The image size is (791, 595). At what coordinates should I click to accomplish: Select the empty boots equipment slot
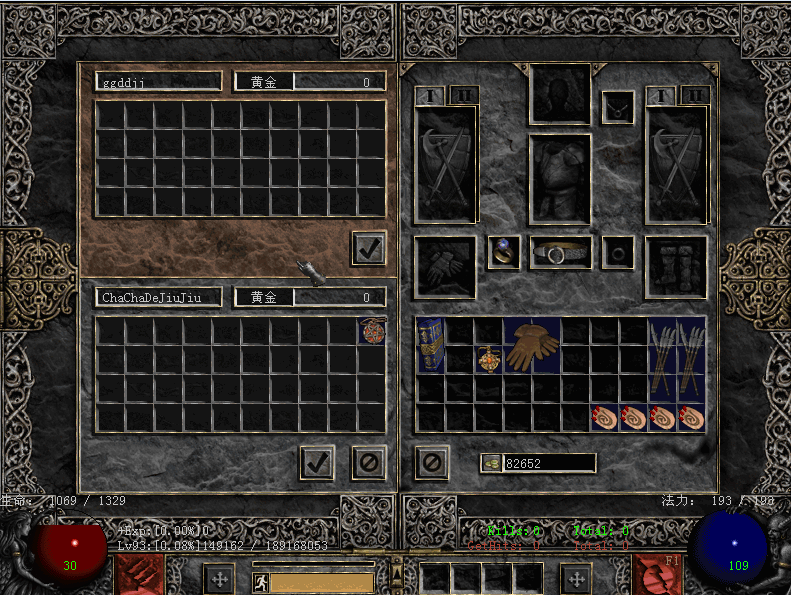pos(676,266)
